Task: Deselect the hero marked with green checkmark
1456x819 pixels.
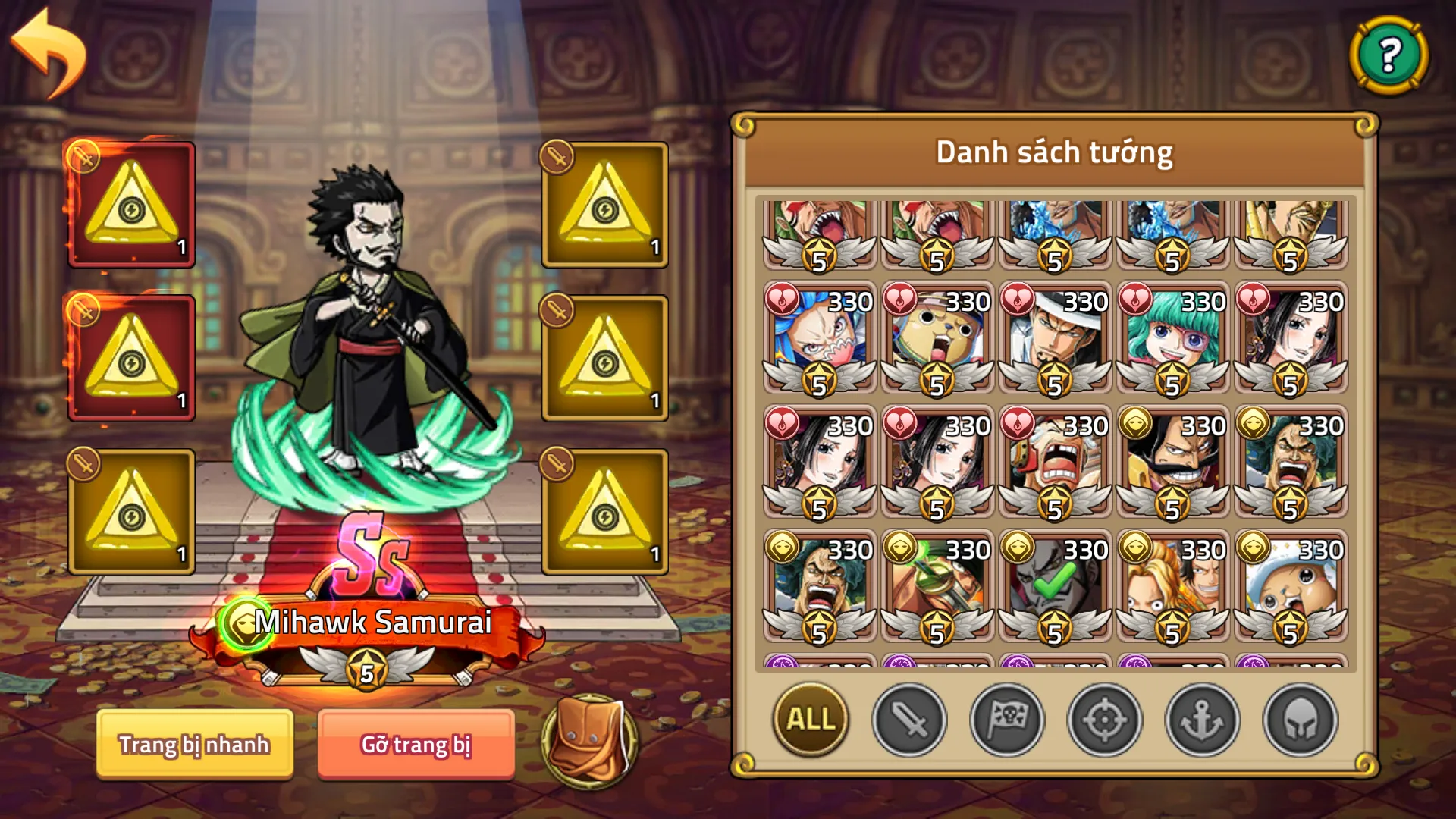Action: coord(1053,582)
